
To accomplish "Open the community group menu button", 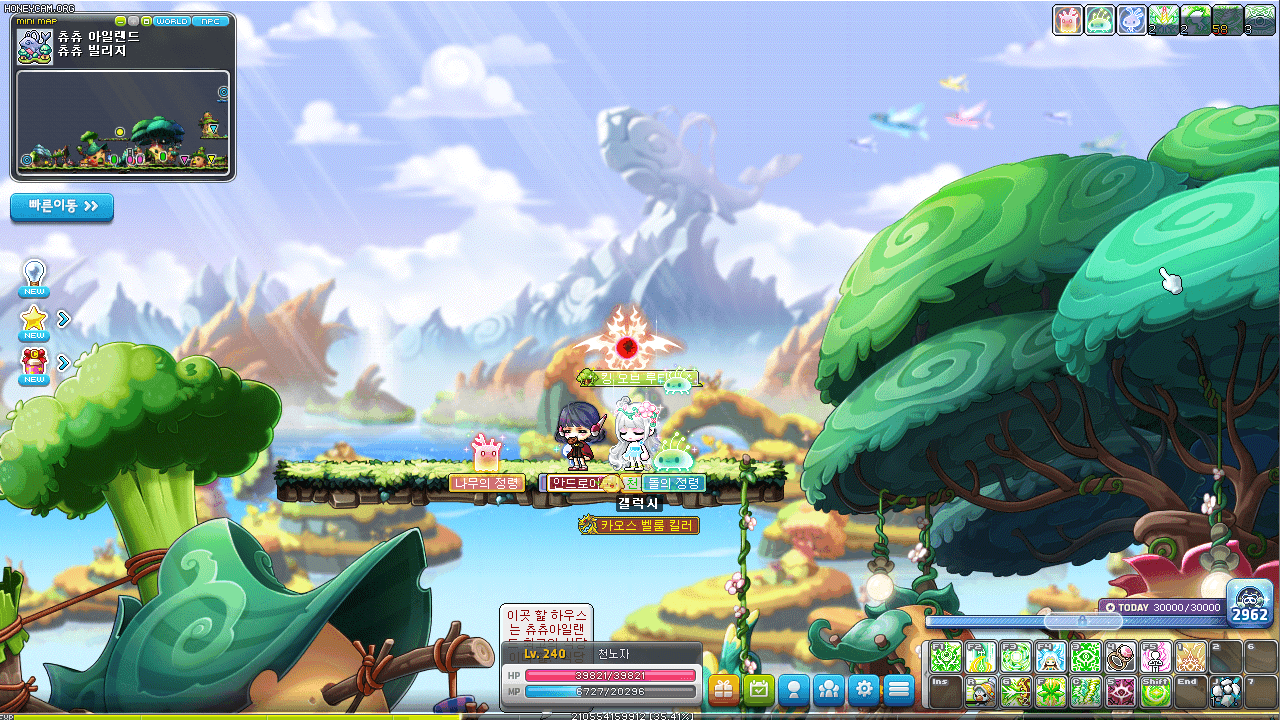I will pos(829,688).
